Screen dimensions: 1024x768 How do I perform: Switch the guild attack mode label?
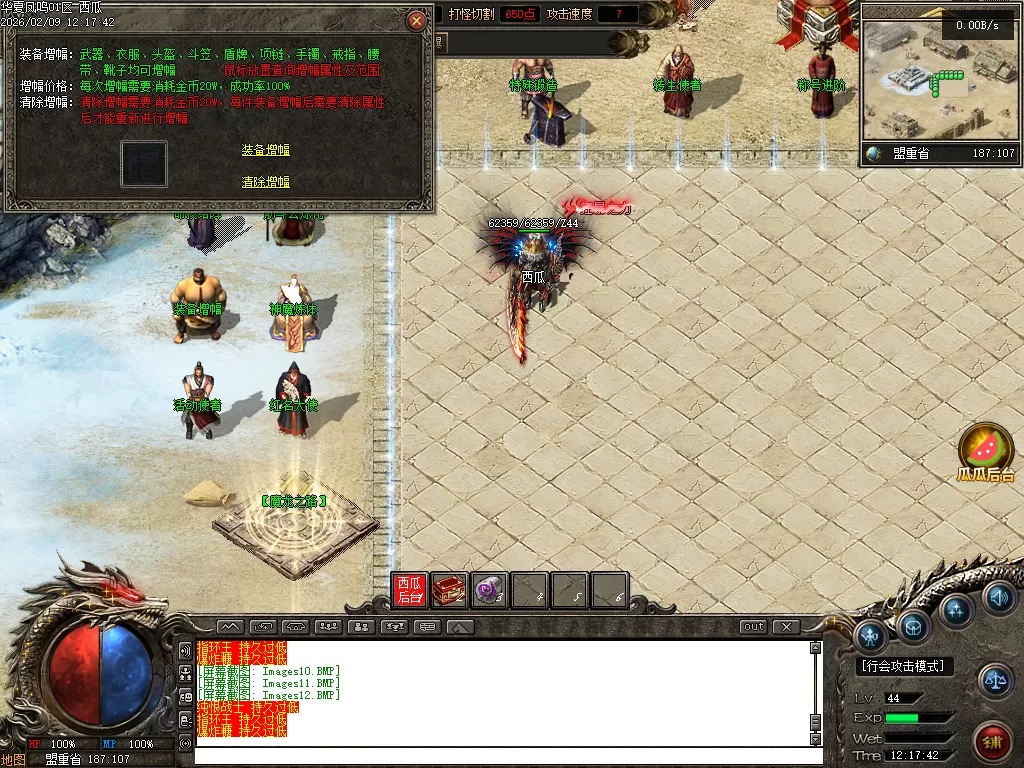[x=905, y=666]
